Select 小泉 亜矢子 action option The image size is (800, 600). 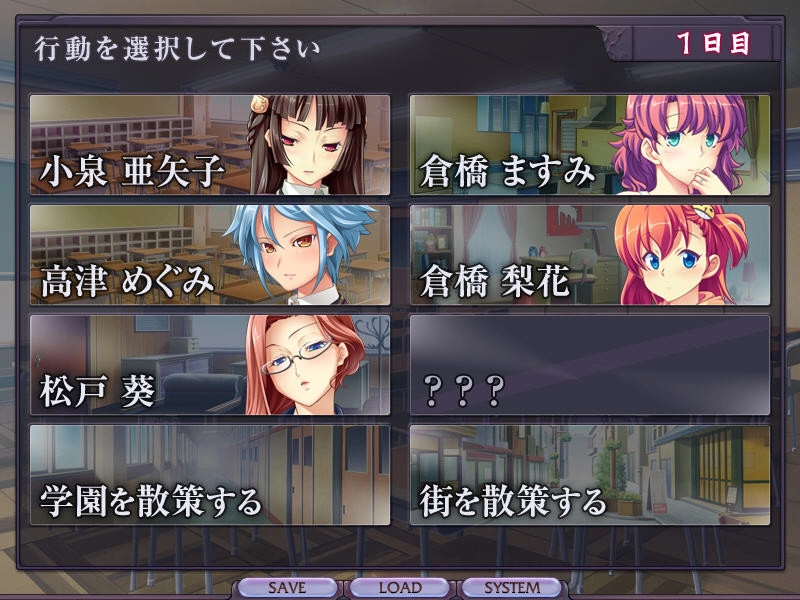pos(210,145)
